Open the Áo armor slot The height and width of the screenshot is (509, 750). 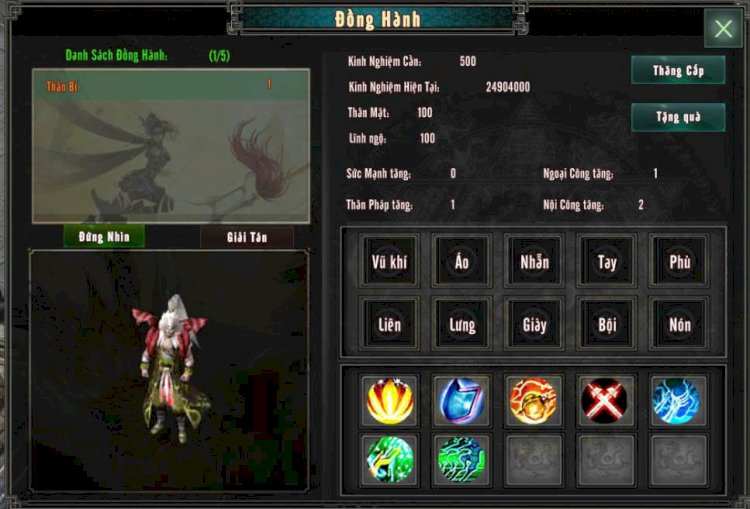click(x=461, y=263)
